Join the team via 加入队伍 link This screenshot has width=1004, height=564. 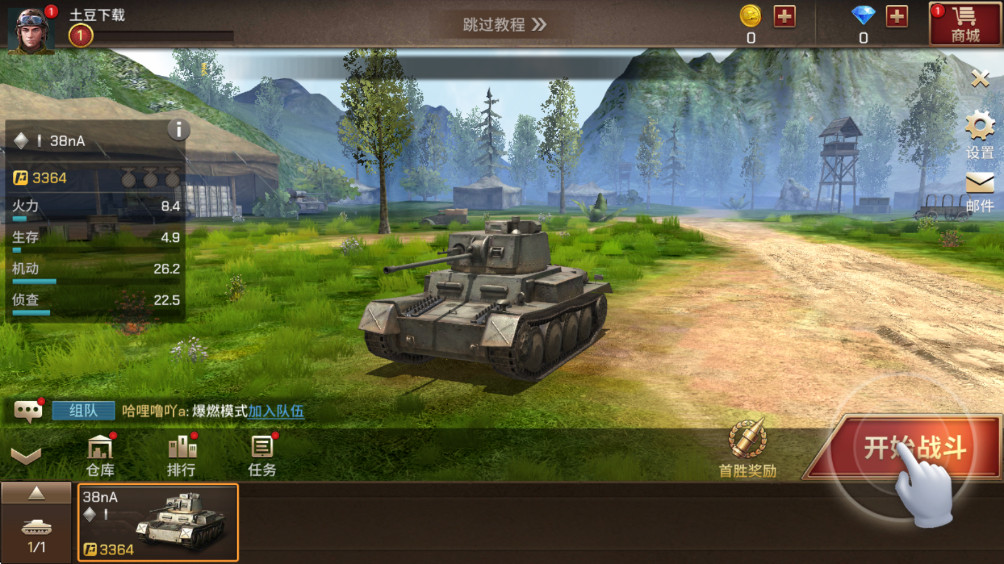click(276, 411)
